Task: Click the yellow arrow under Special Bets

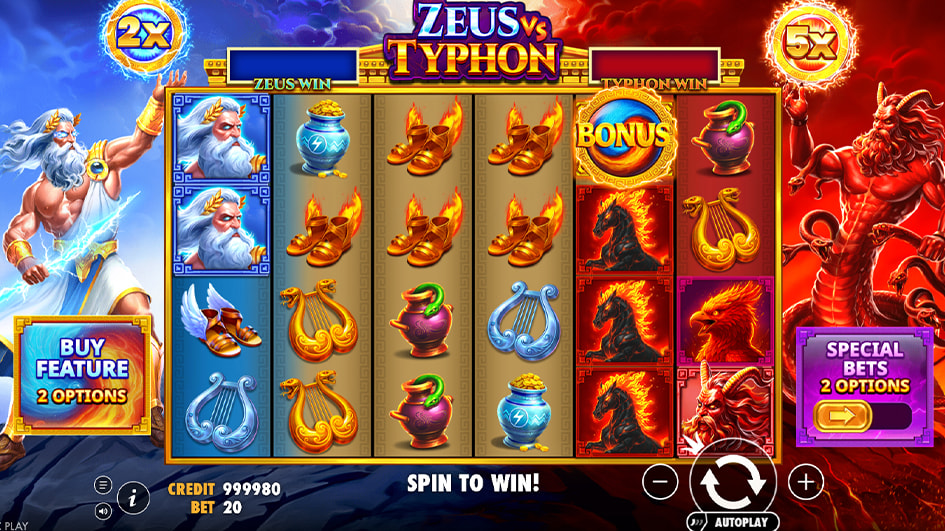Action: 842,415
